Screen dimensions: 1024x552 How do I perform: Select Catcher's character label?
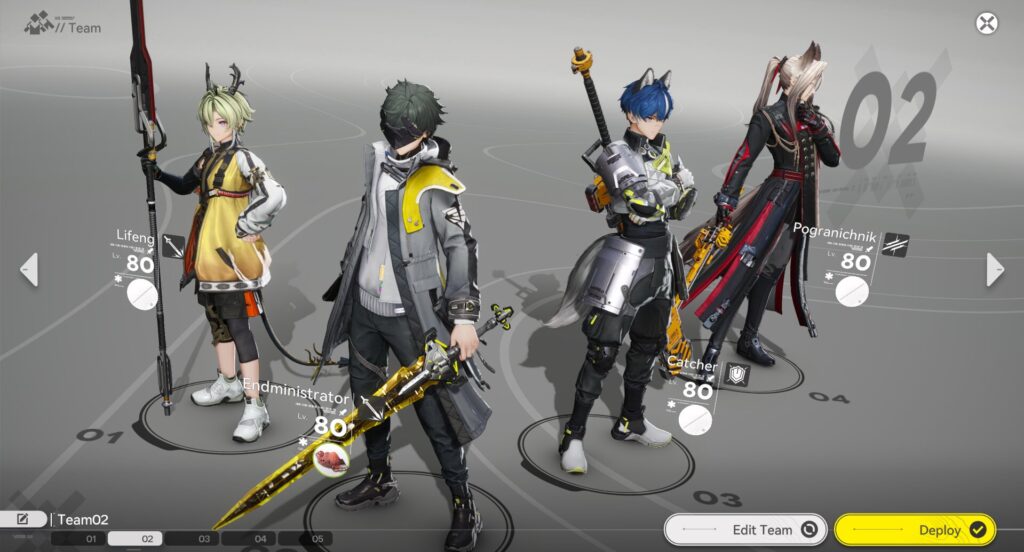(692, 366)
